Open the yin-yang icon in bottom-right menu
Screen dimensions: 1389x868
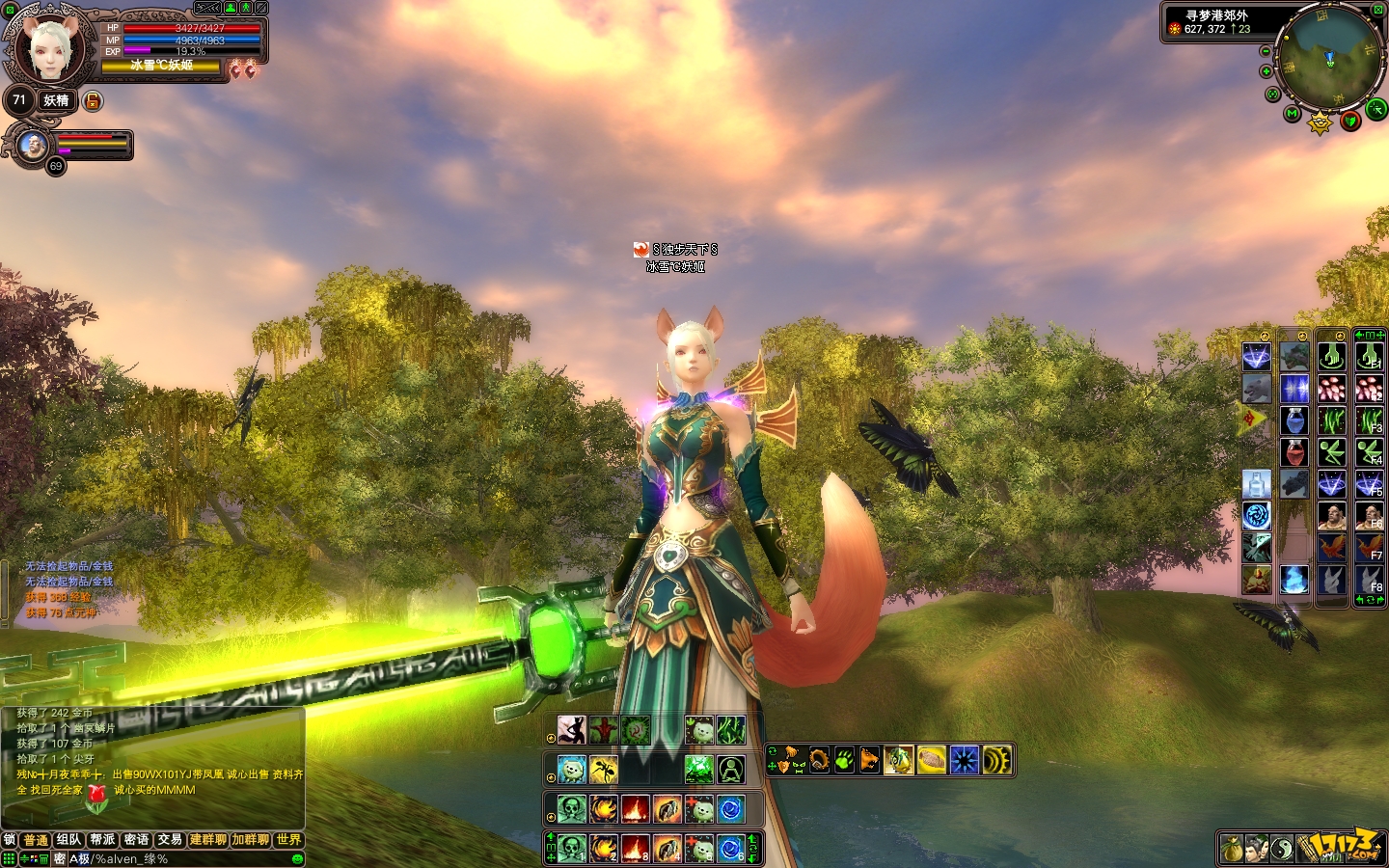(1282, 849)
